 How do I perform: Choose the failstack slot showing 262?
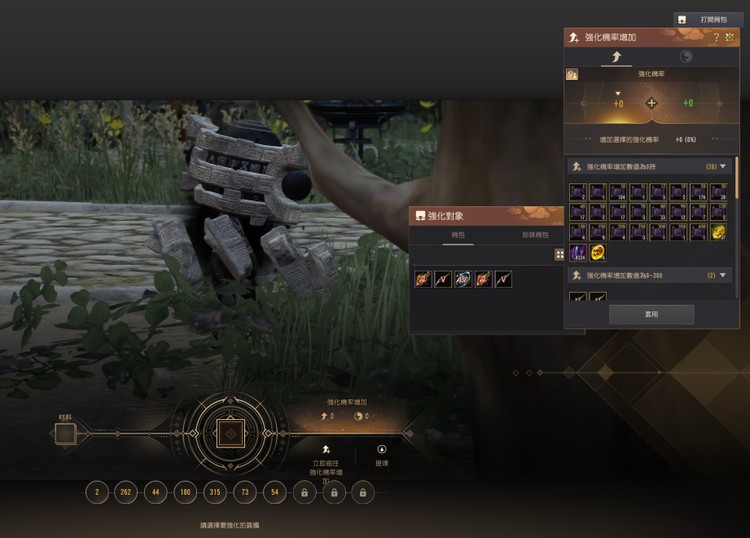coord(126,491)
